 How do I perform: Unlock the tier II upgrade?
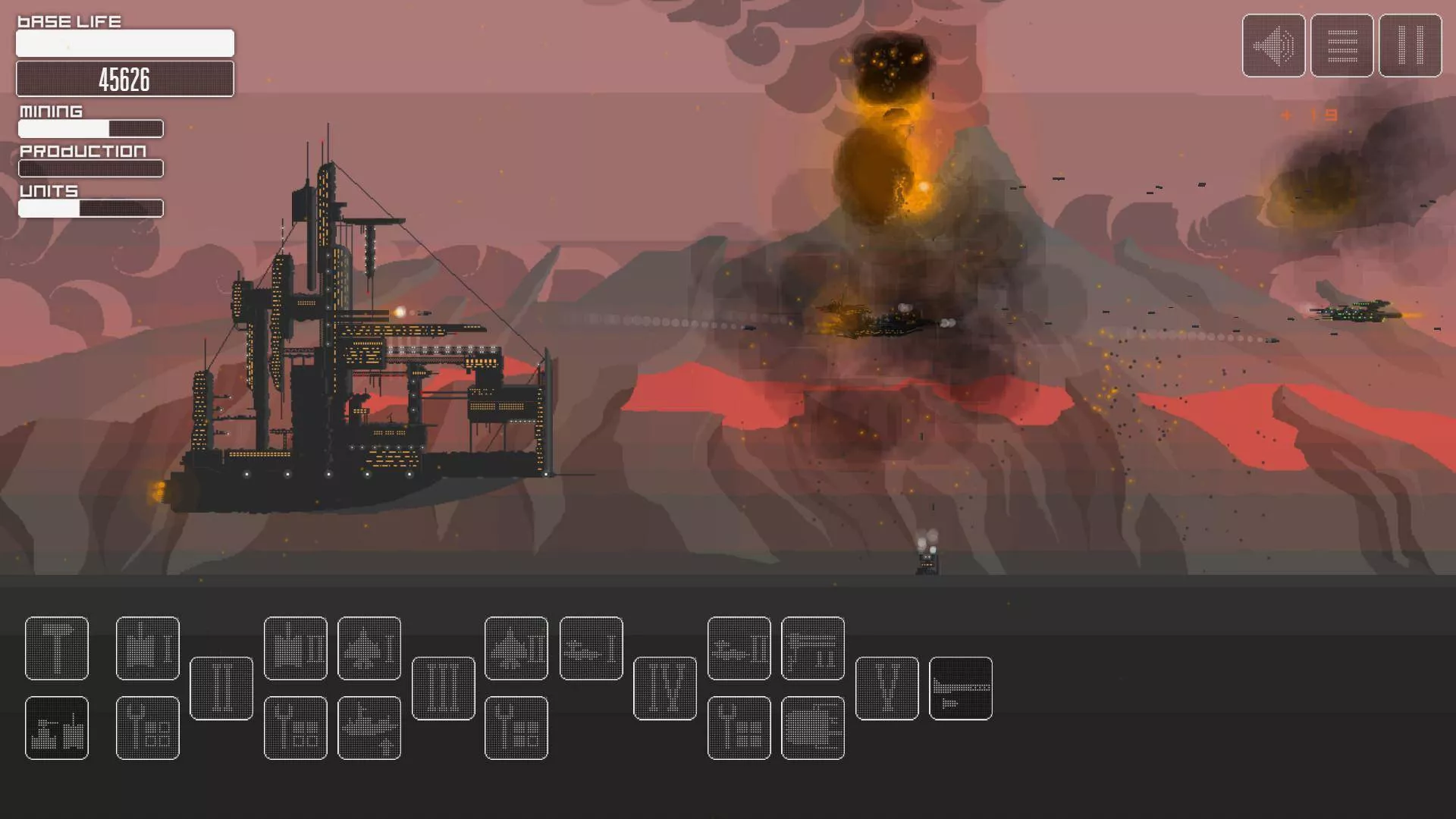(x=221, y=689)
